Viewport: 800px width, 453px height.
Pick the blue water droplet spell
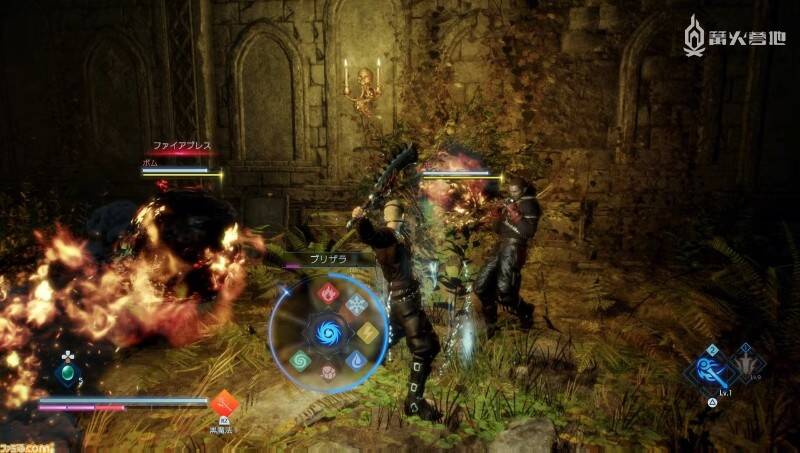click(356, 359)
